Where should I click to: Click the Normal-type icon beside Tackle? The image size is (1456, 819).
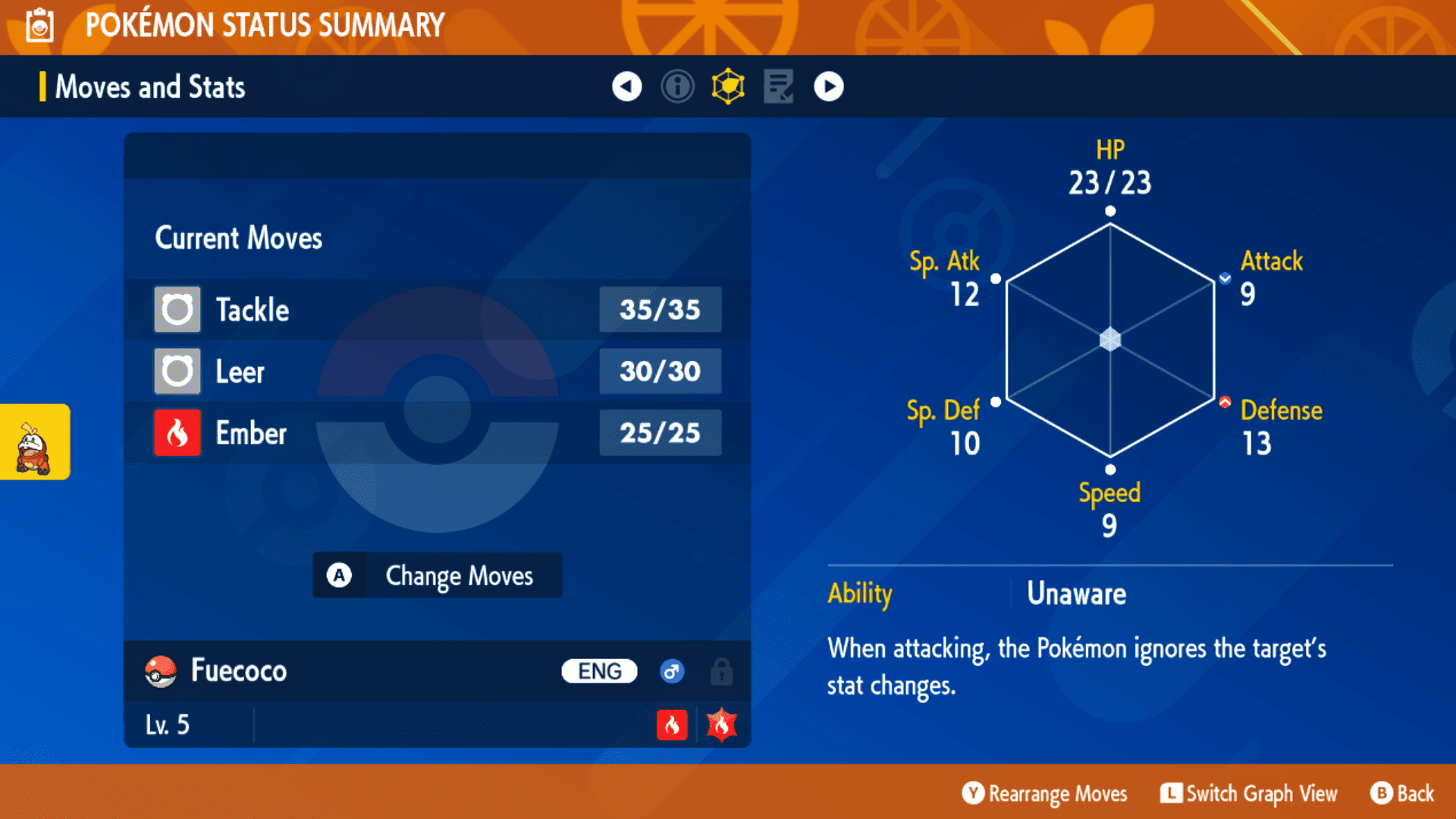tap(177, 309)
